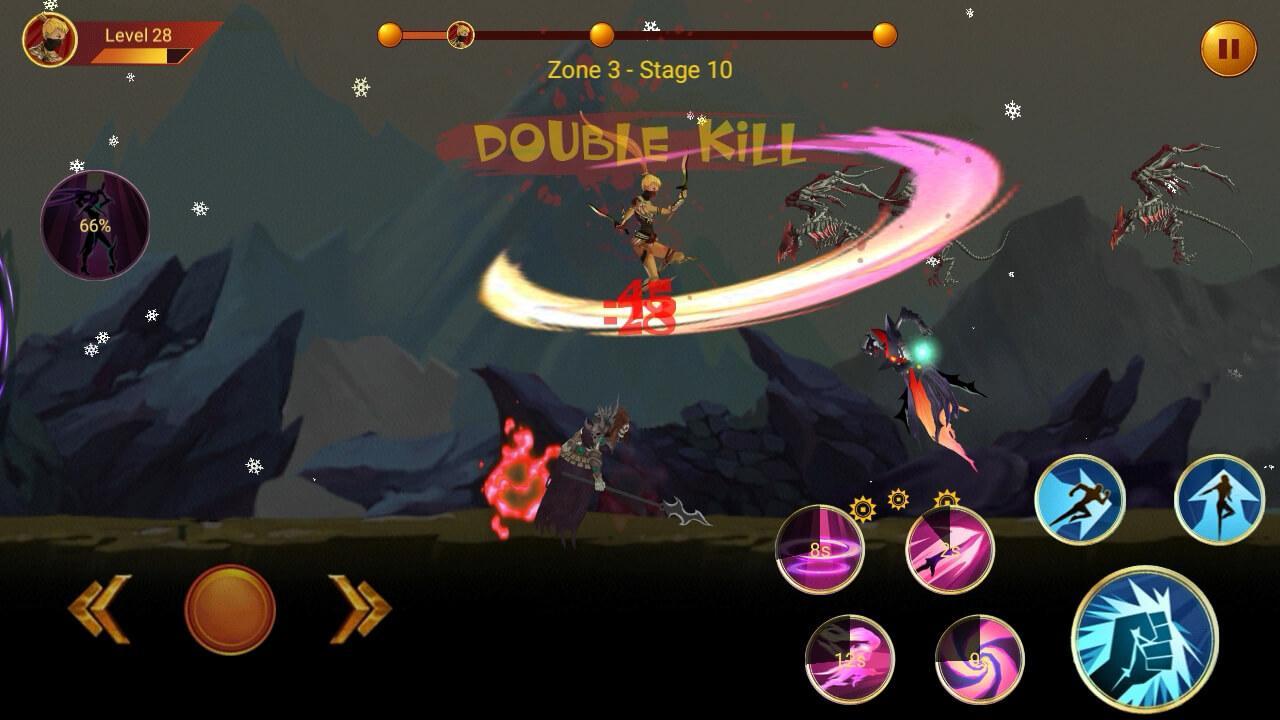Image resolution: width=1280 pixels, height=720 pixels.
Task: Use the blue jump arrow skill
Action: click(1219, 500)
